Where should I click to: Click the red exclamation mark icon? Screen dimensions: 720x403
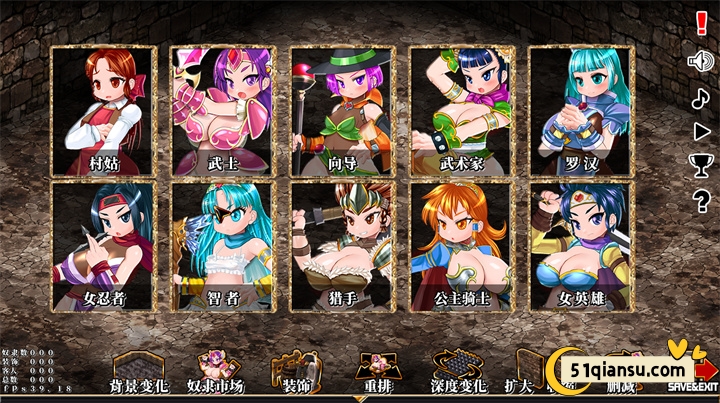[x=700, y=24]
